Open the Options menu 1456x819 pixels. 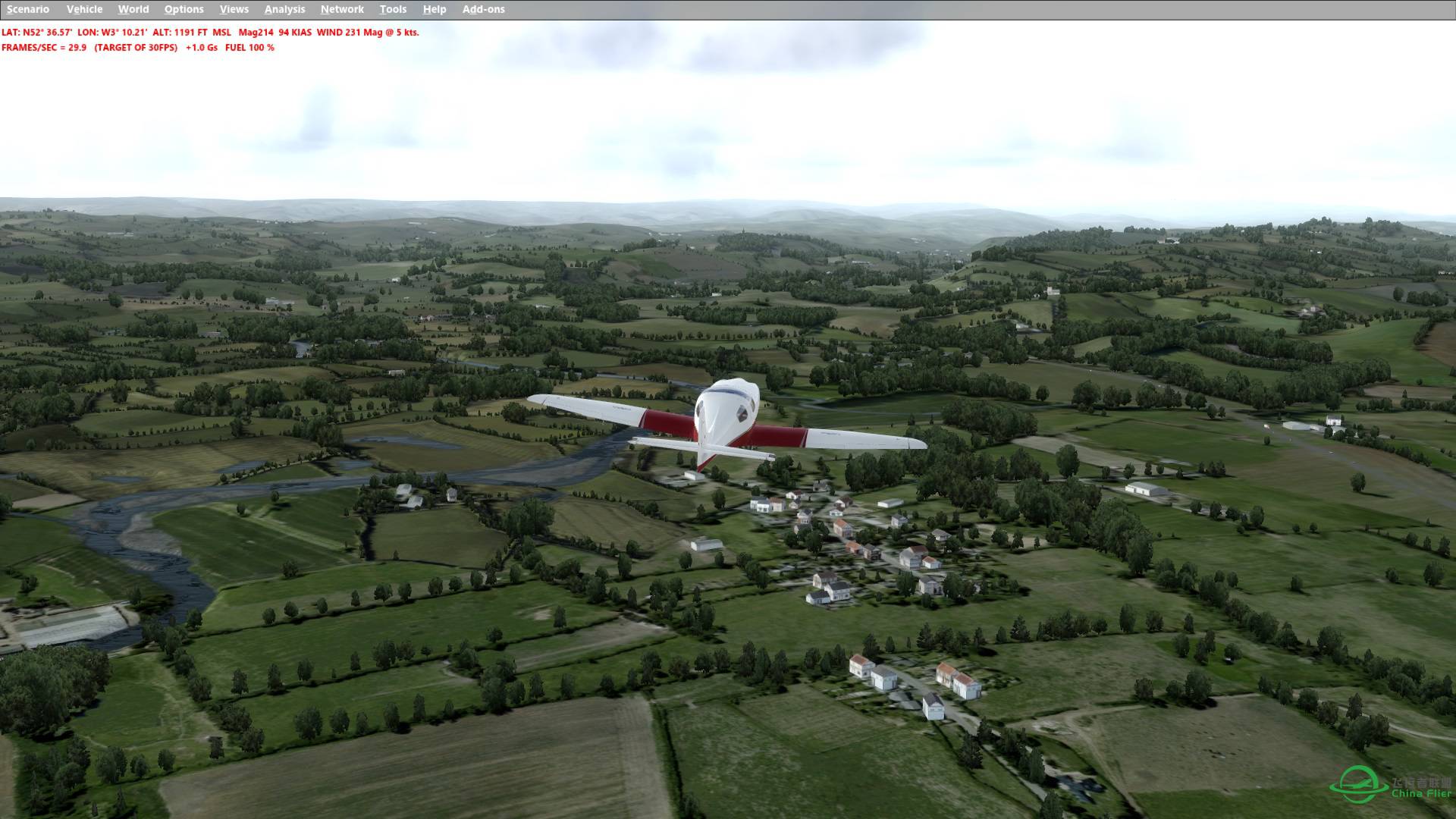(x=184, y=9)
